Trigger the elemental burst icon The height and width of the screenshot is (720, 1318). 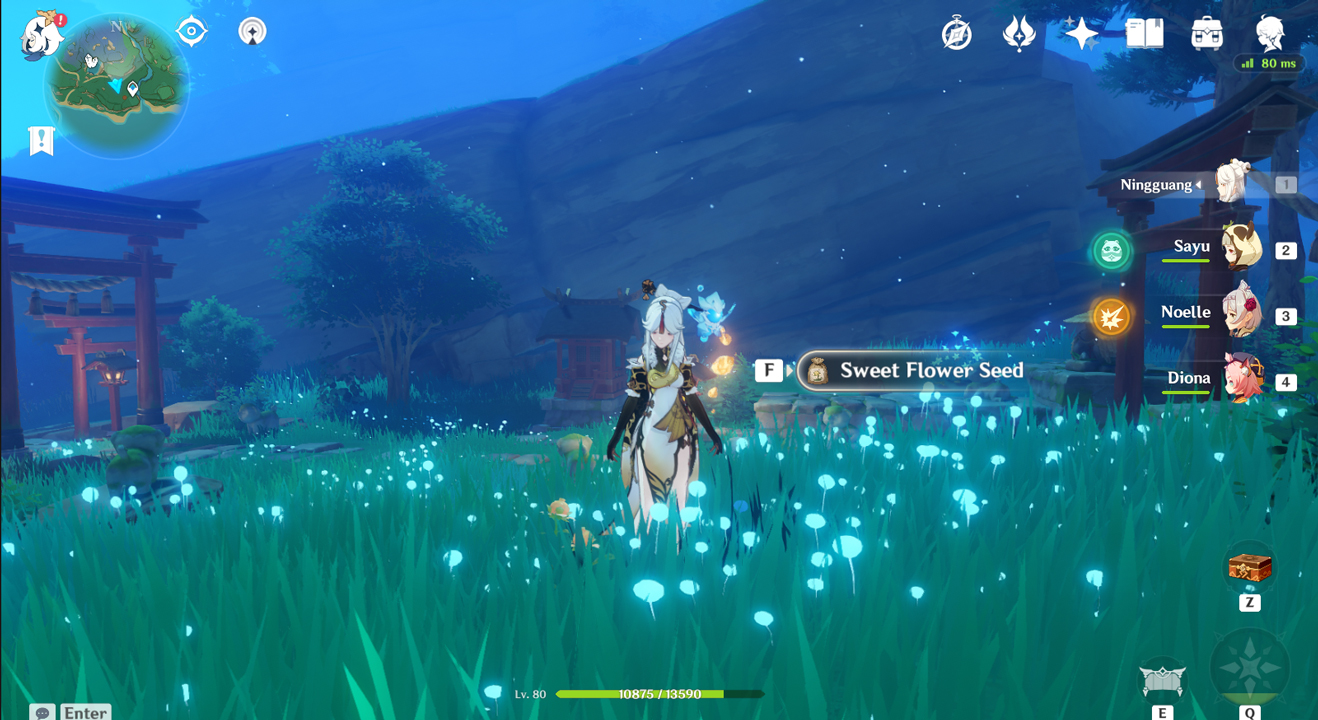(x=1249, y=667)
